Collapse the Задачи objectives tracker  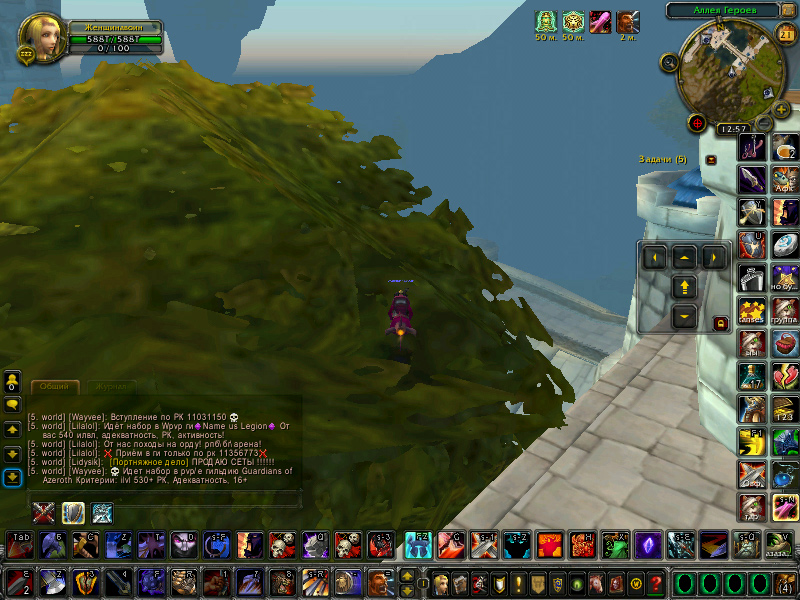coord(711,159)
